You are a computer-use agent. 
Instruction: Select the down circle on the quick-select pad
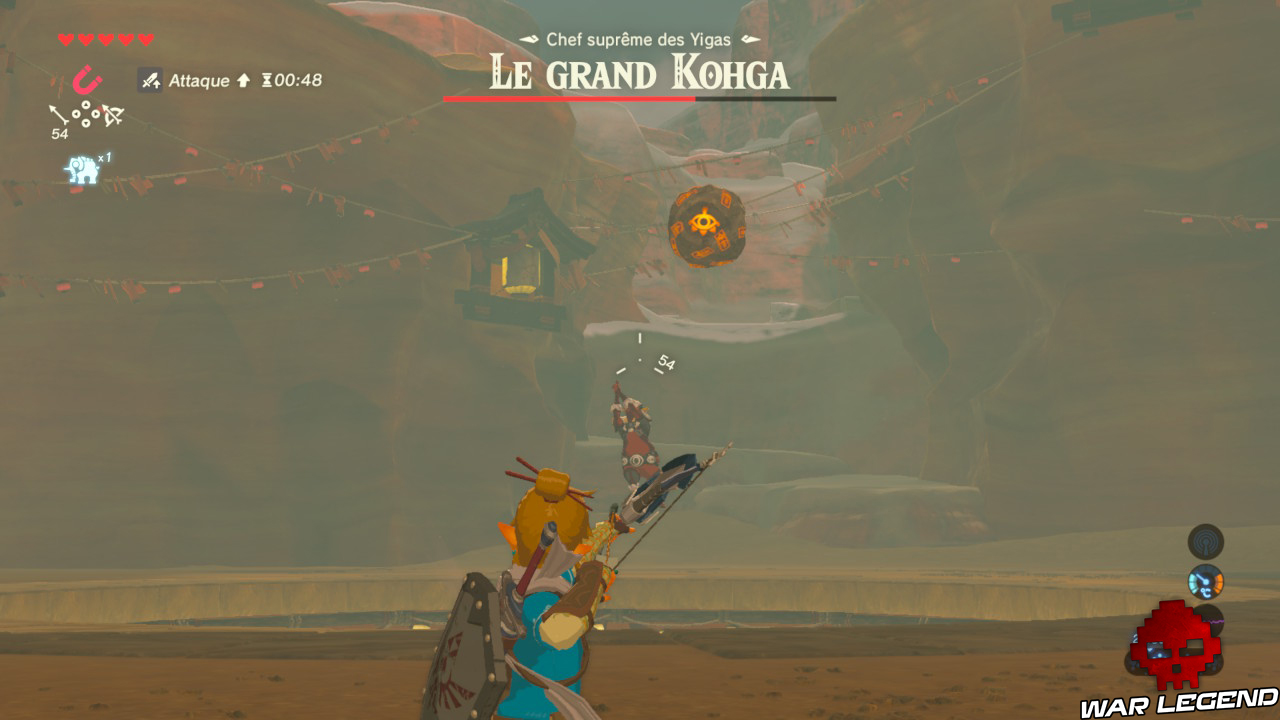[x=86, y=123]
